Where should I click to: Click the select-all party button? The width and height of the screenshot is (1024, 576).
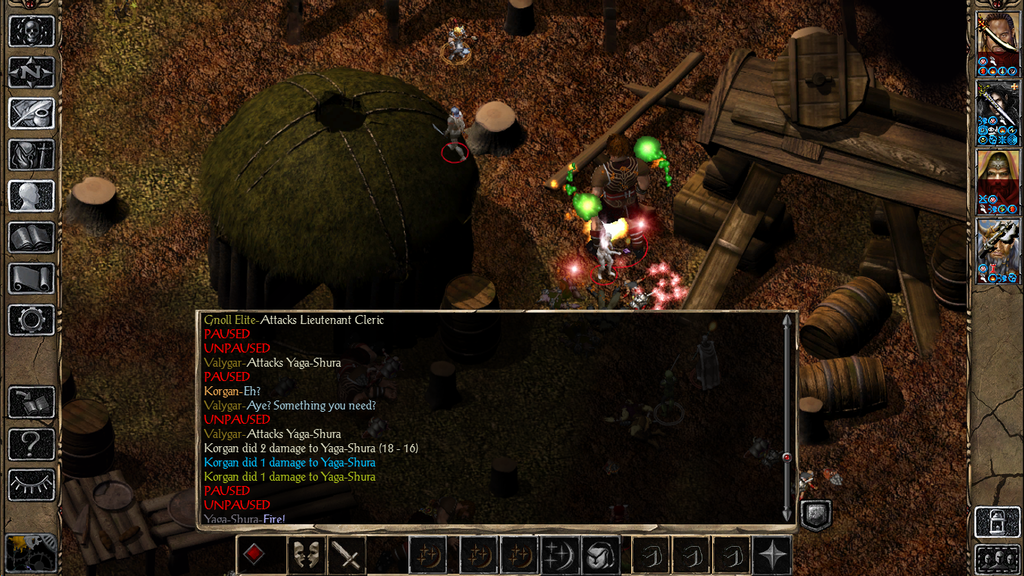point(997,557)
